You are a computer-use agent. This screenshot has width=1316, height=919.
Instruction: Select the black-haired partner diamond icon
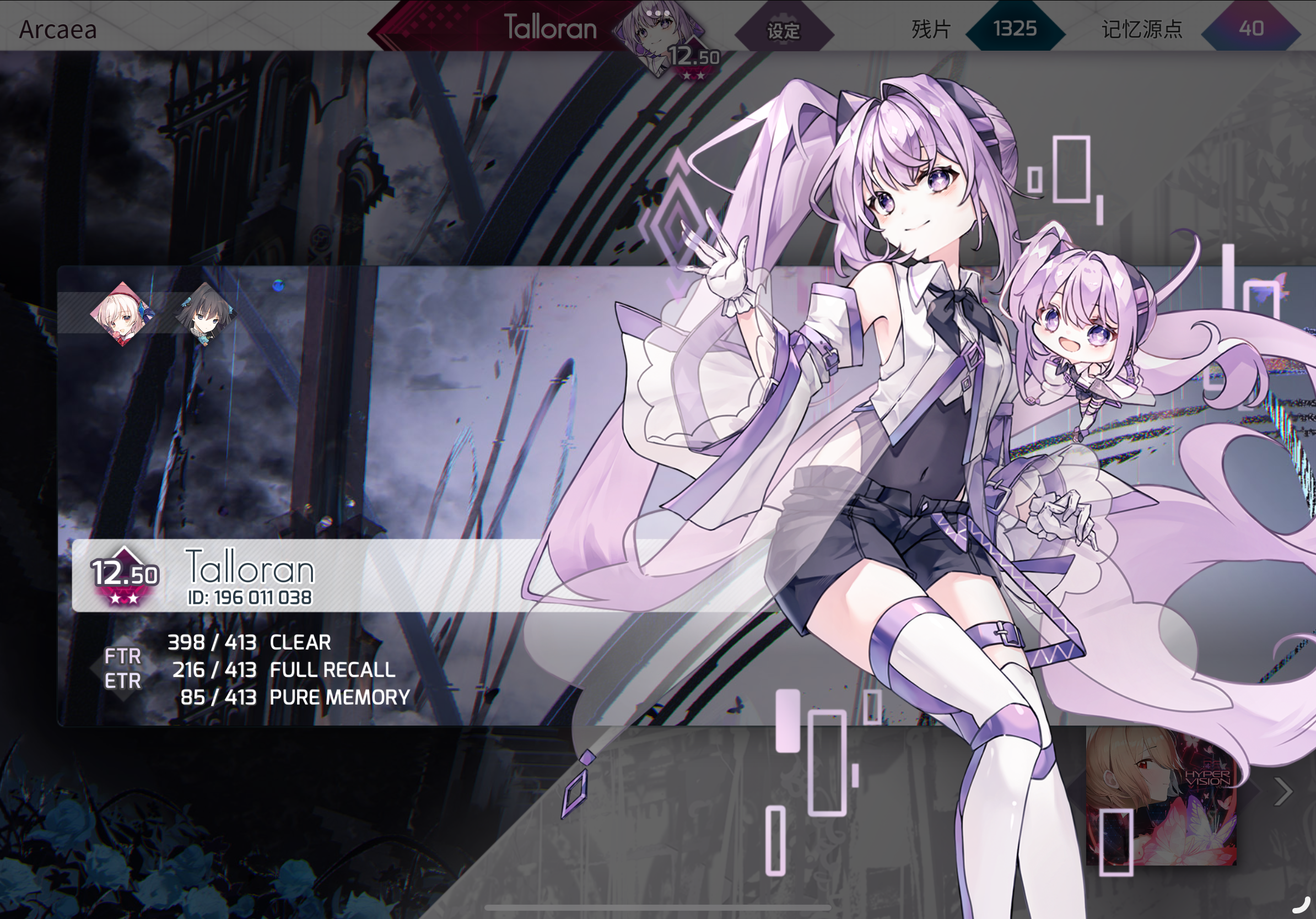(205, 315)
